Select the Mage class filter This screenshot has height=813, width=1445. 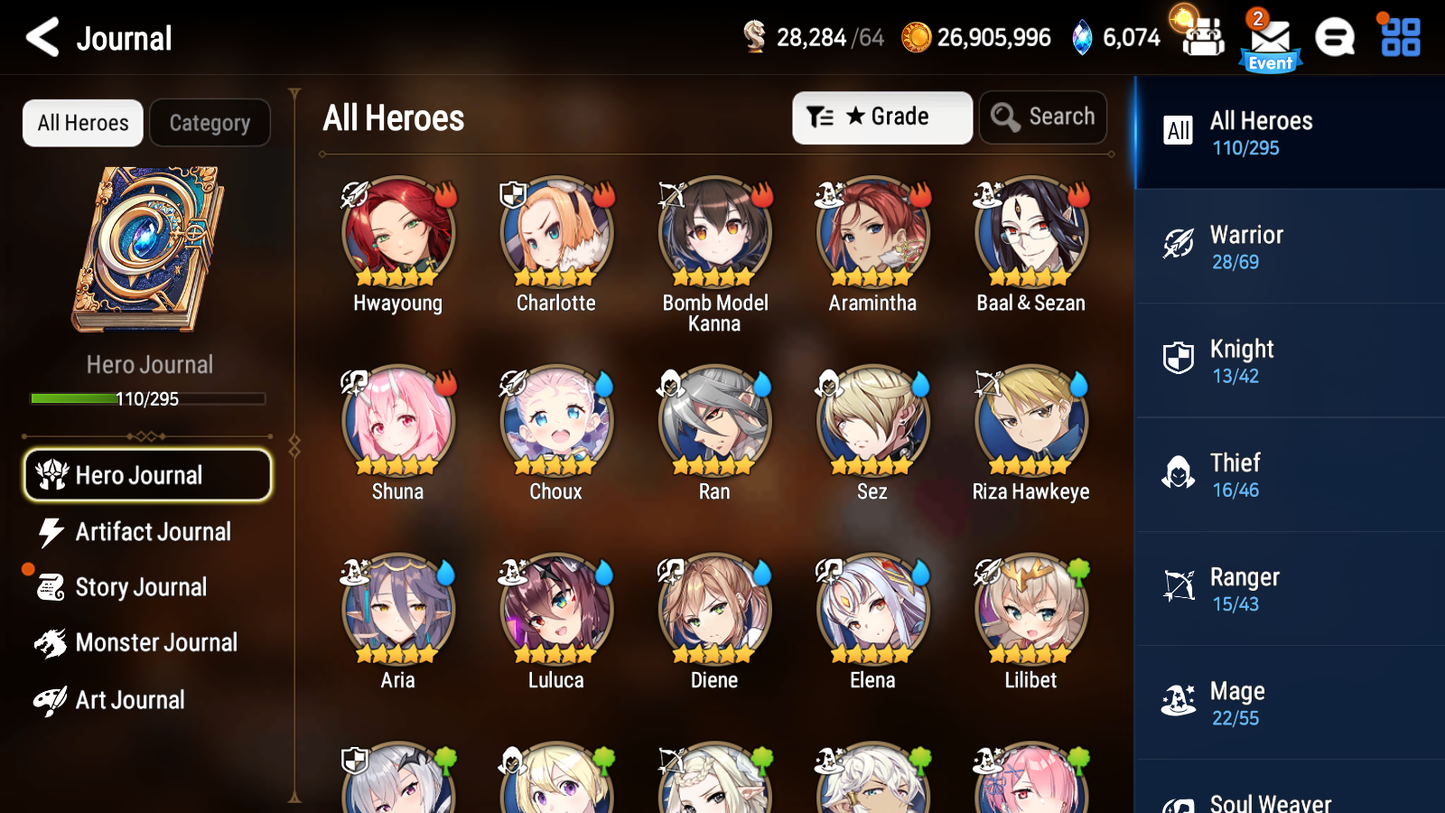1289,702
